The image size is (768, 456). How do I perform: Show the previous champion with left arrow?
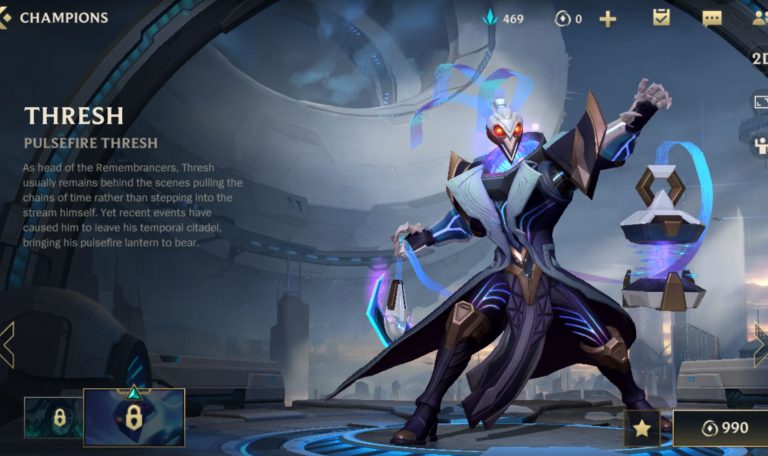[7, 345]
